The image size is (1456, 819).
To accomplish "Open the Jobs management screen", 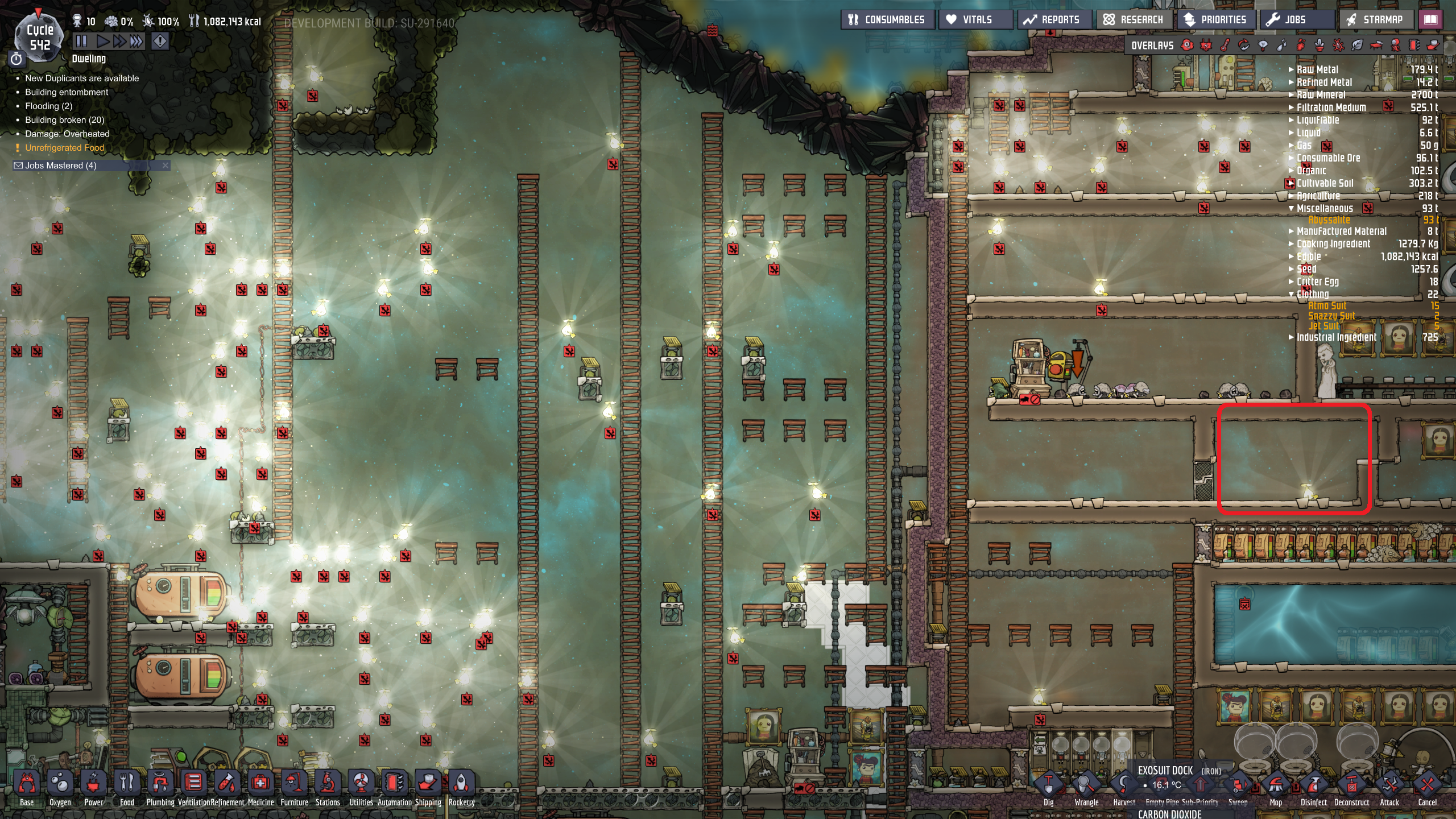I will tap(1287, 20).
